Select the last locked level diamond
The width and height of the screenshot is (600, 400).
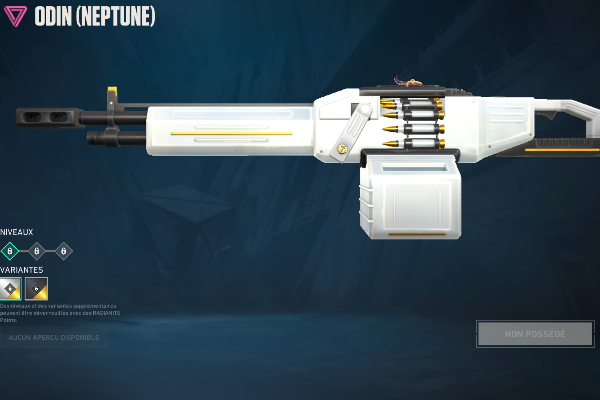[x=64, y=251]
